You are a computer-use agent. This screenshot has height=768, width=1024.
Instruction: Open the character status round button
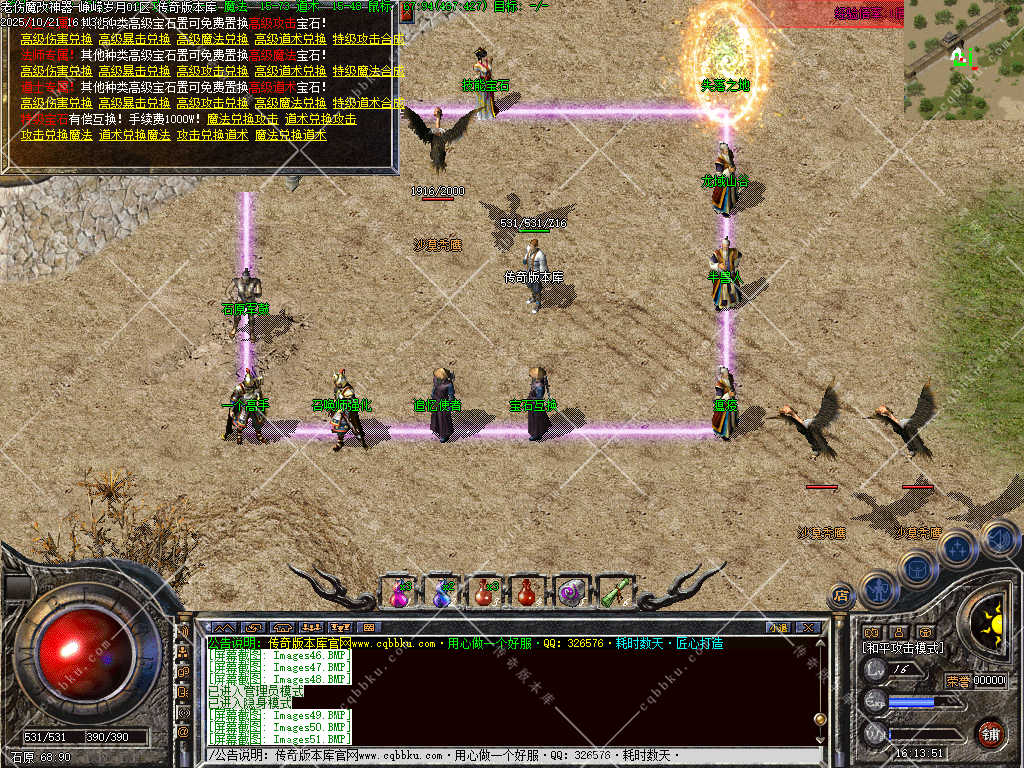[878, 588]
